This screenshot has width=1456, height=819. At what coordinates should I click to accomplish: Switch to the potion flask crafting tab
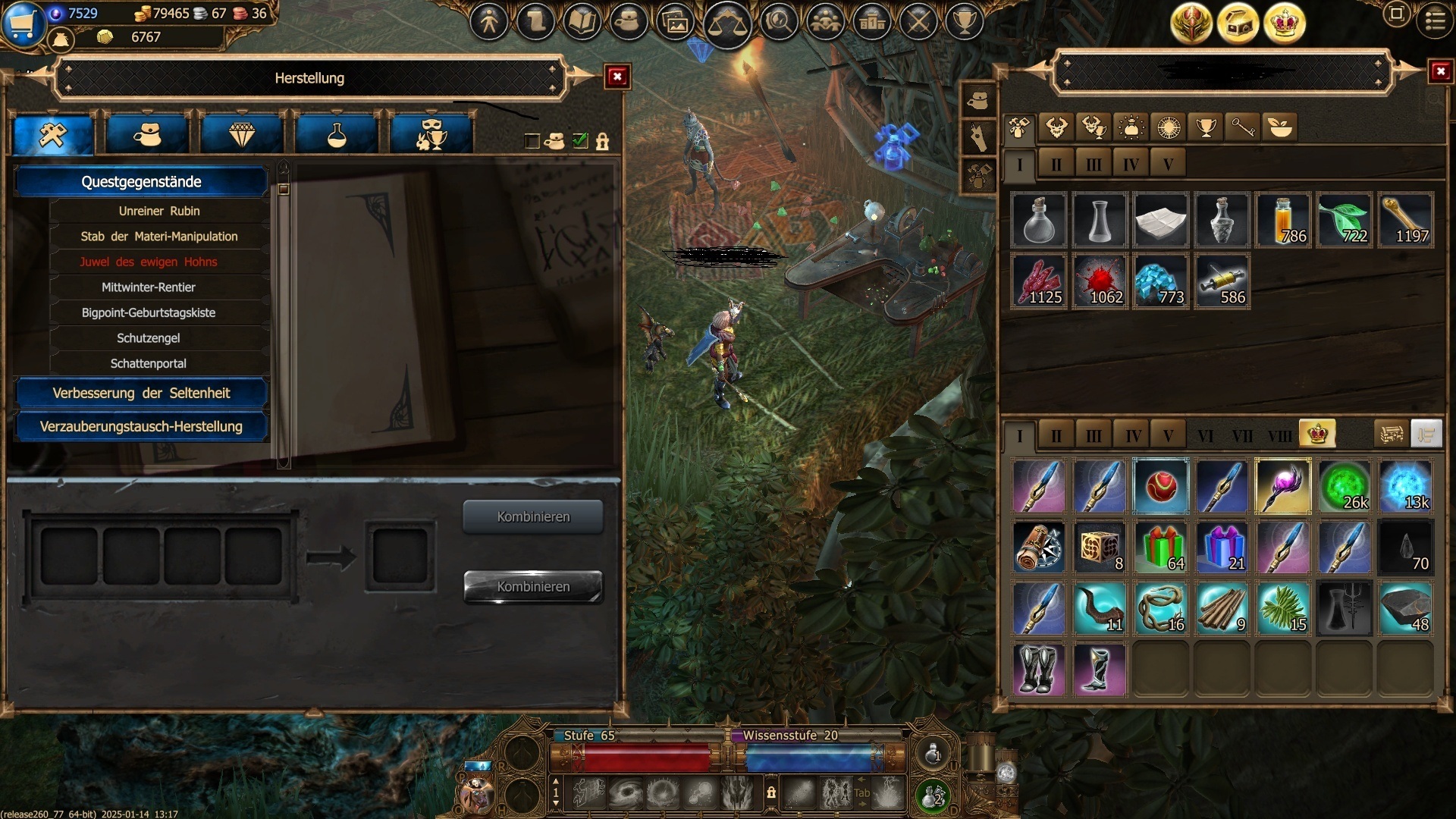tap(337, 135)
